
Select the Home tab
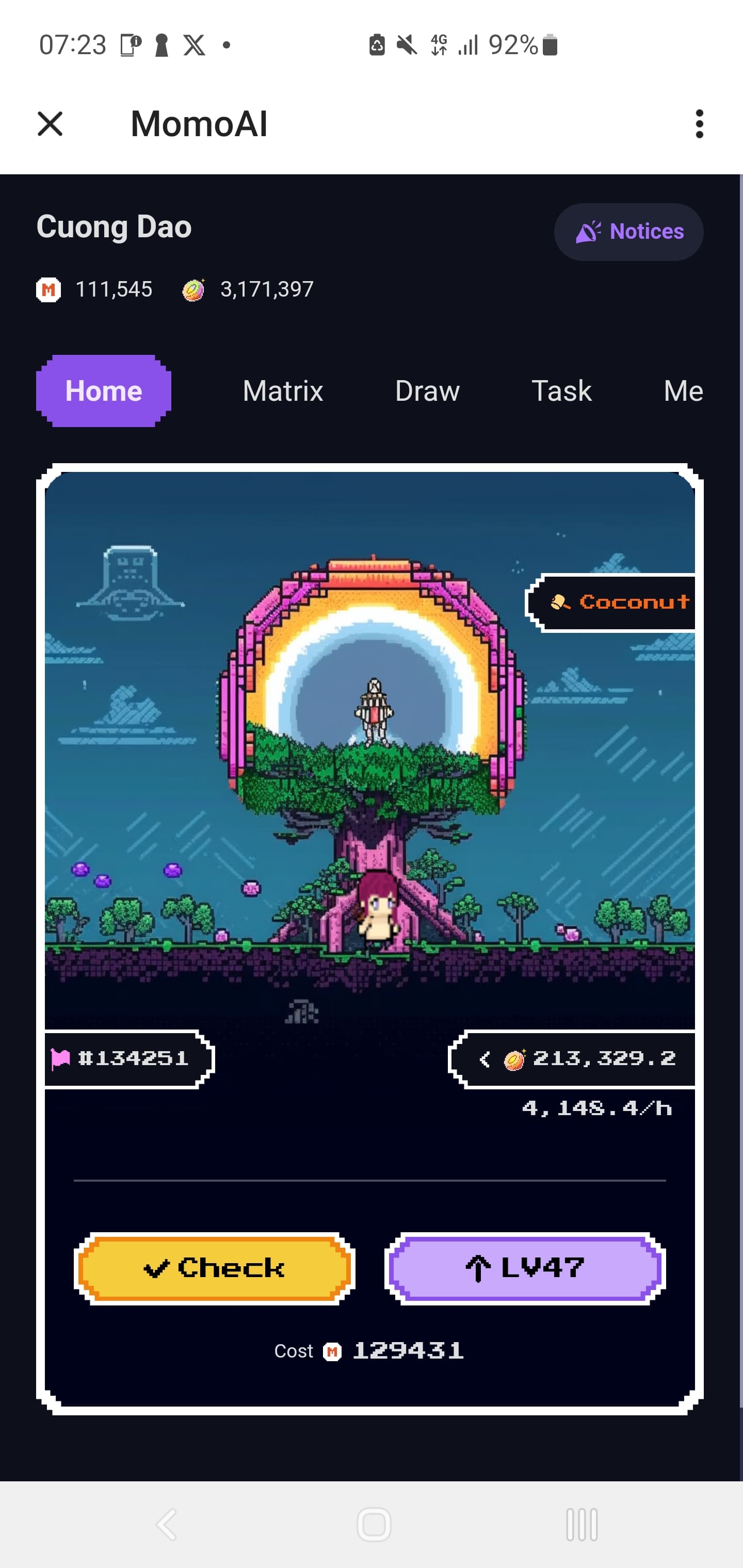tap(103, 391)
